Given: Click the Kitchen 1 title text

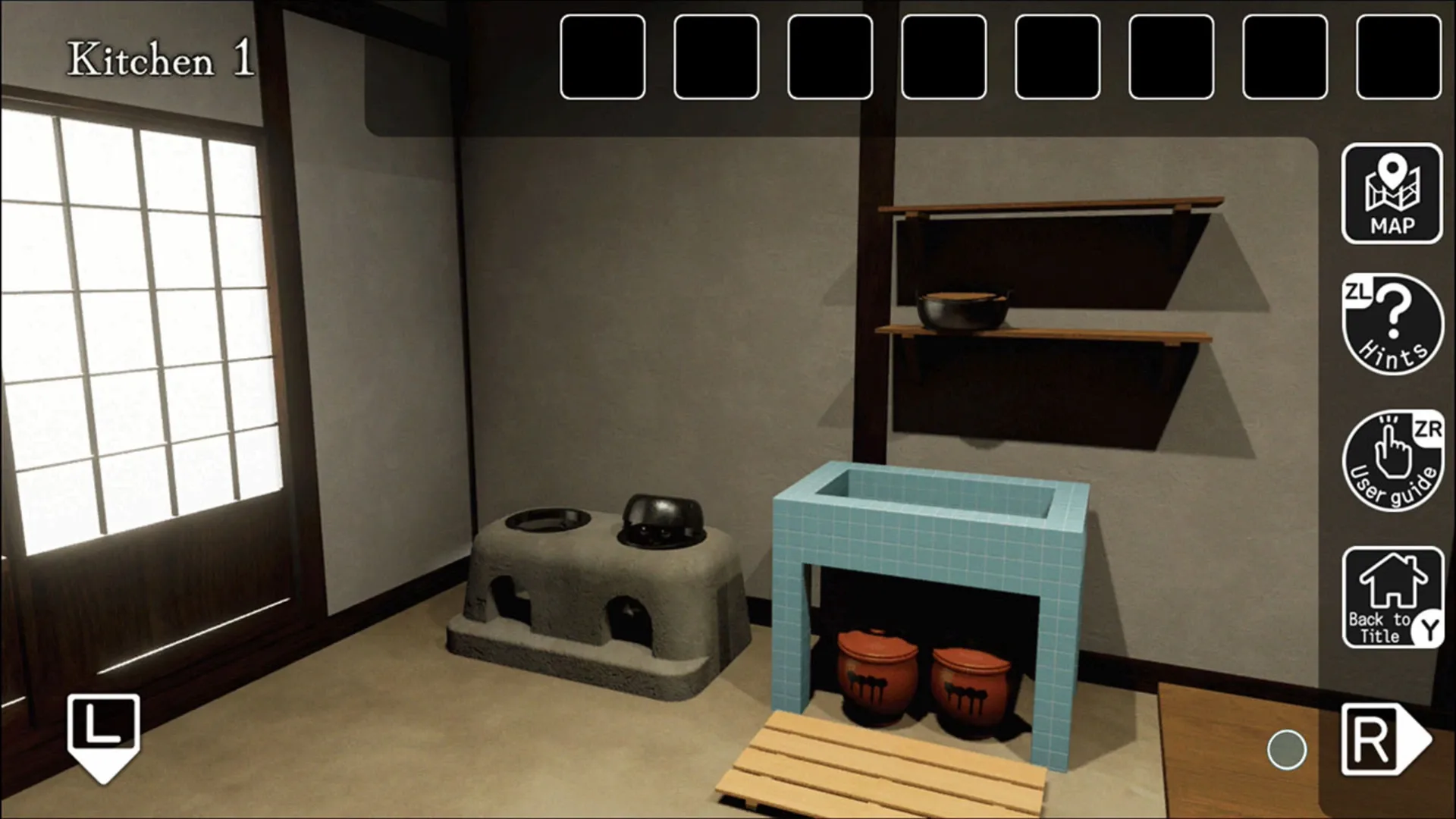Looking at the screenshot, I should (159, 57).
